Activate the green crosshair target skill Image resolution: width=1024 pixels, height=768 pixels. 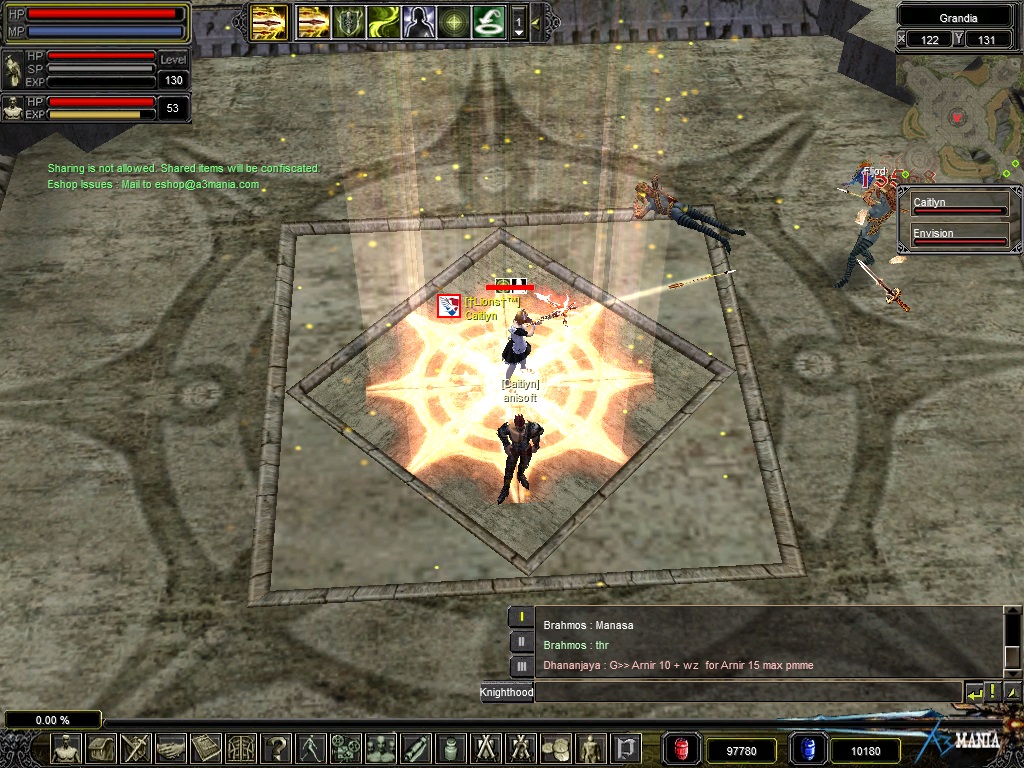coord(453,21)
